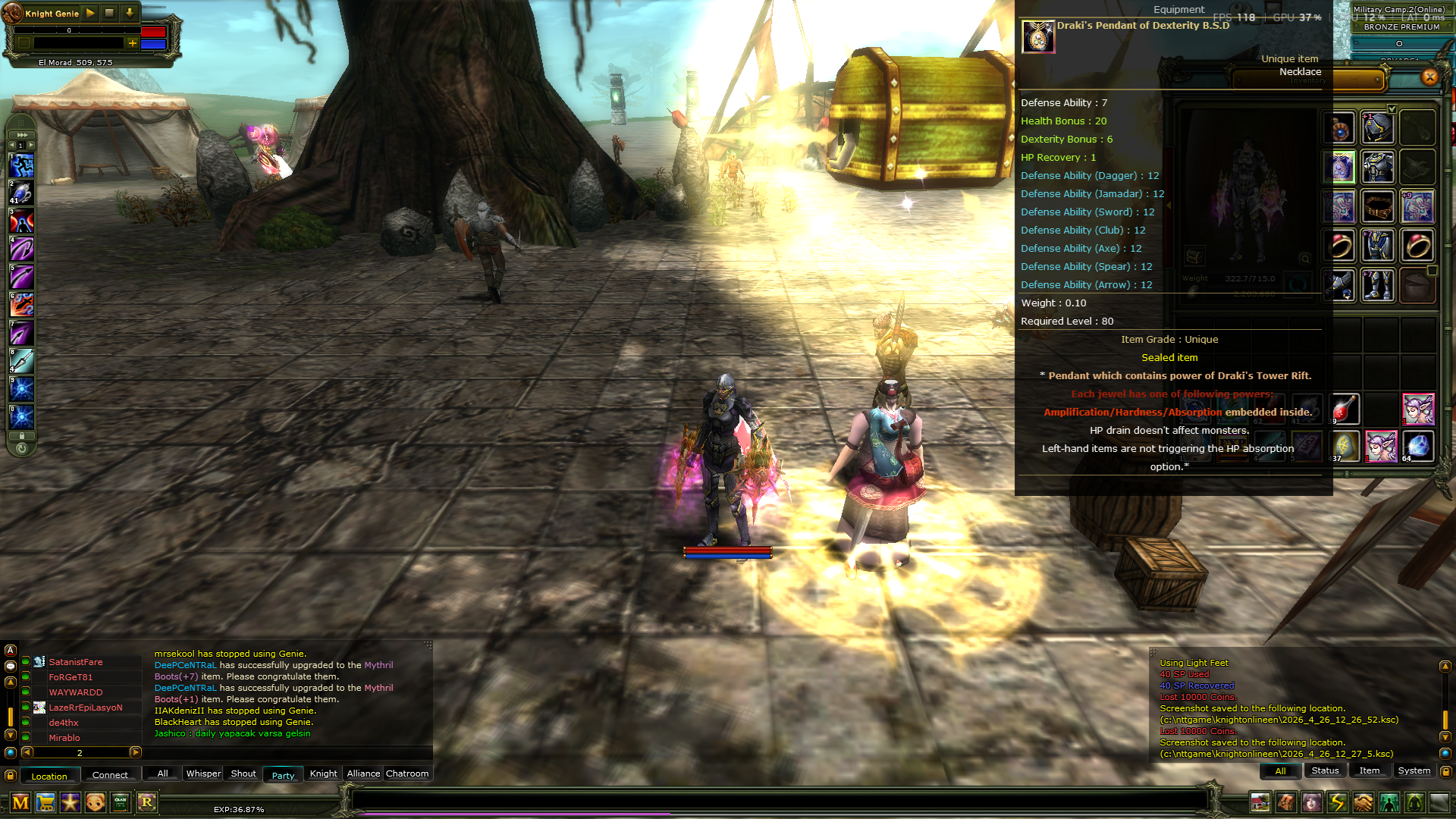Toggle the checkbox on the Knight Genie panel

24,42
